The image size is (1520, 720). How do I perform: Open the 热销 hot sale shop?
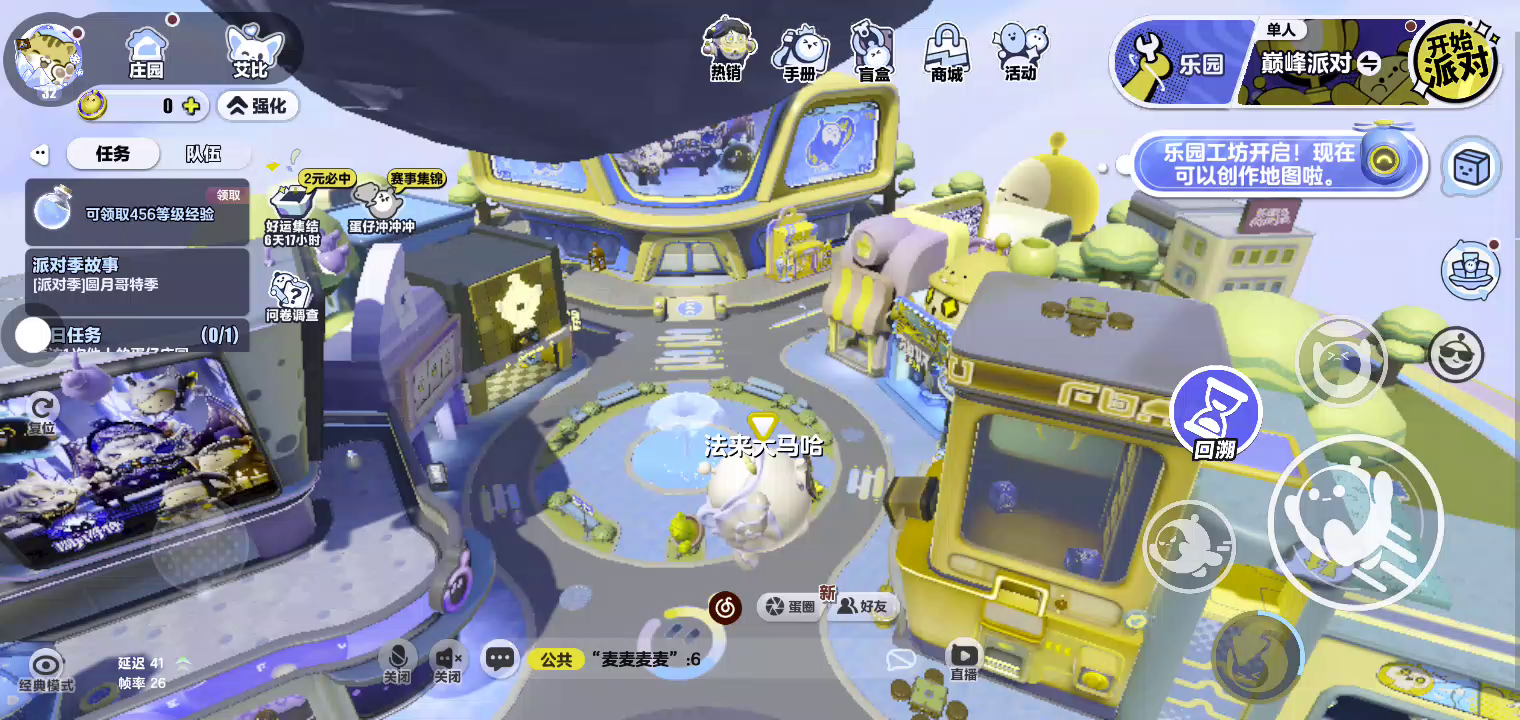pos(726,50)
